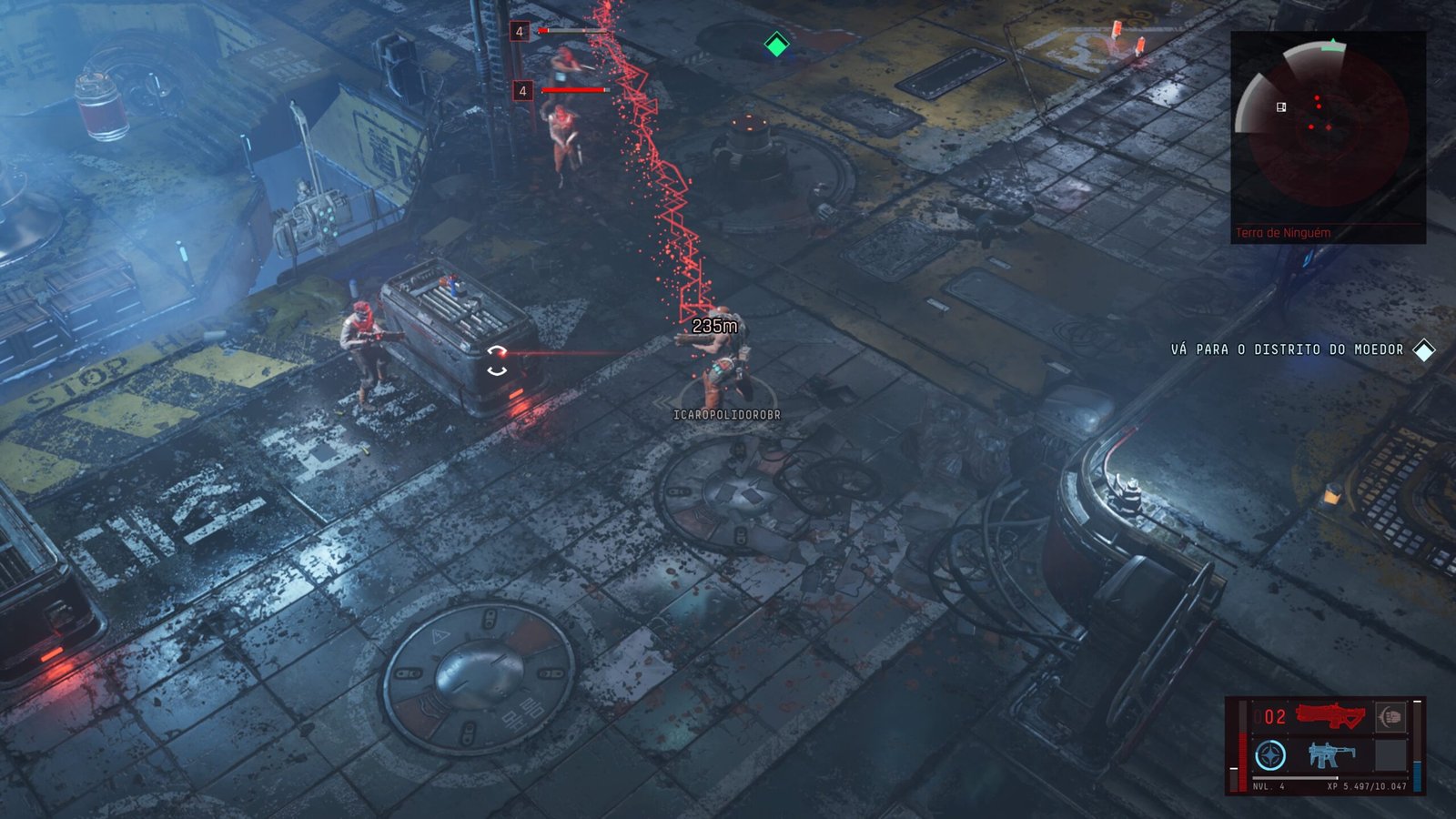This screenshot has height=819, width=1456.
Task: Select the red shotgun weapon slot
Action: (1330, 716)
